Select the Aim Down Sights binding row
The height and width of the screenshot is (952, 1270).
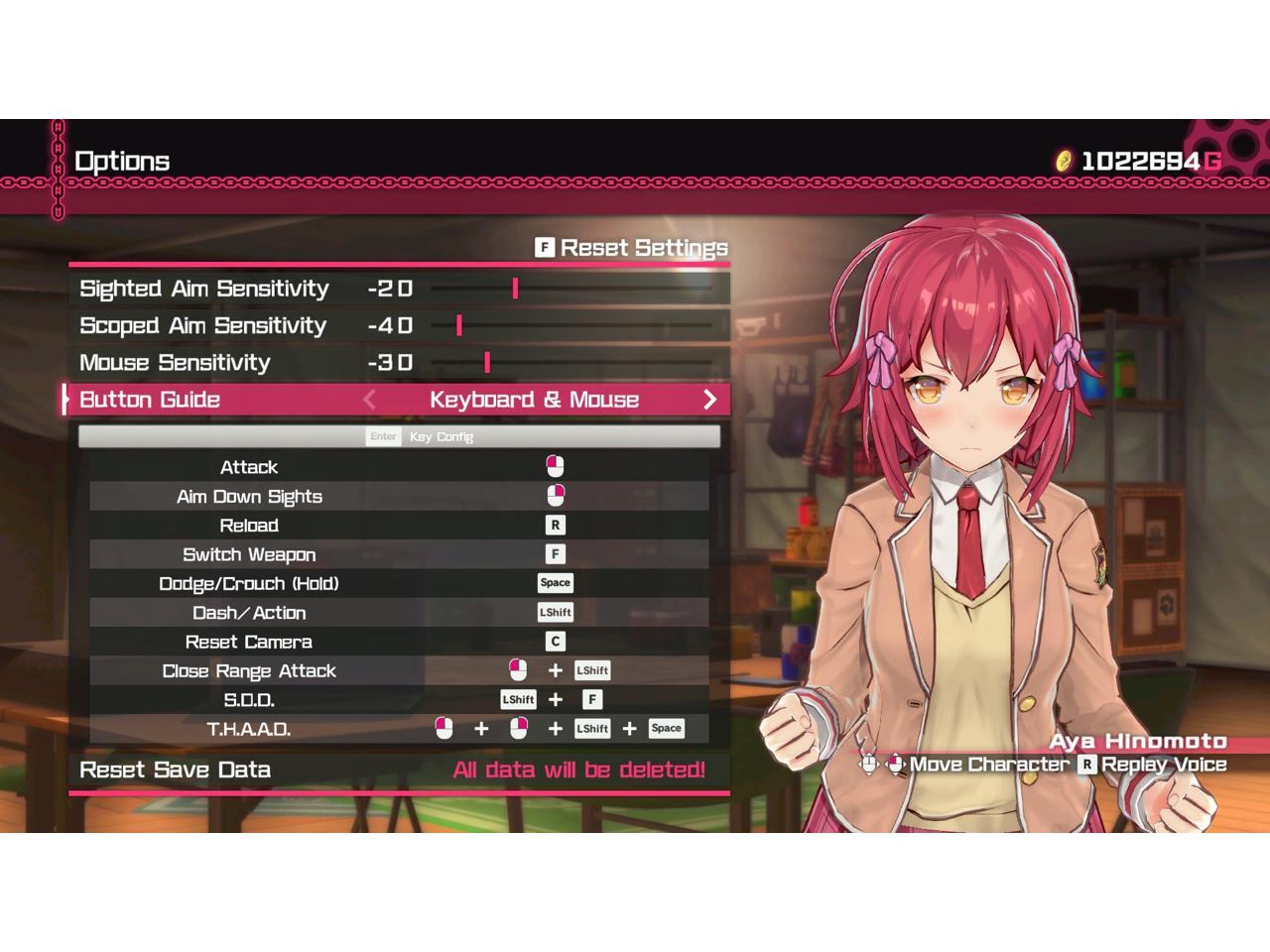pyautogui.click(x=399, y=496)
